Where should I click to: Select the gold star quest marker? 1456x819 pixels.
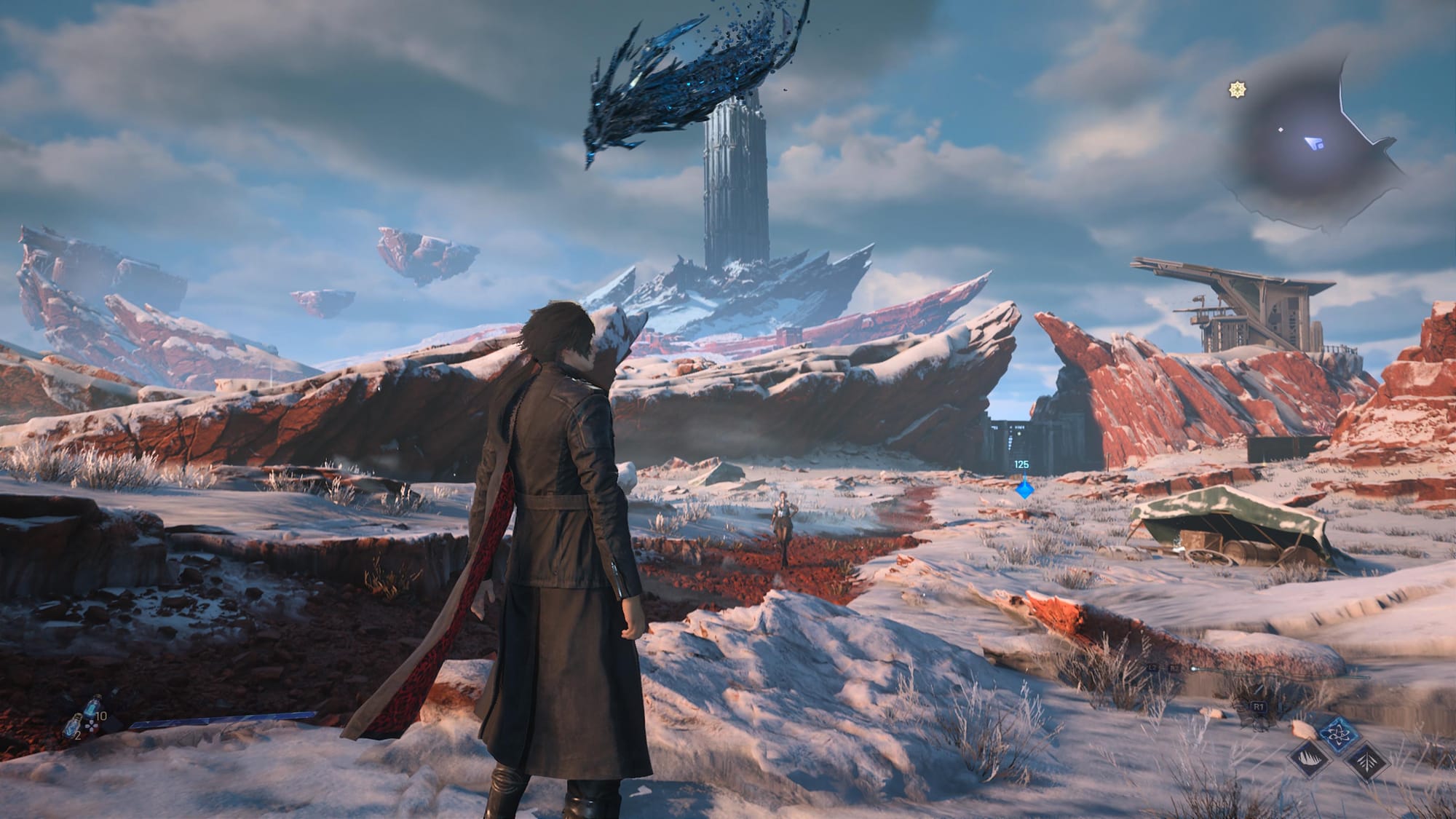pyautogui.click(x=1236, y=90)
